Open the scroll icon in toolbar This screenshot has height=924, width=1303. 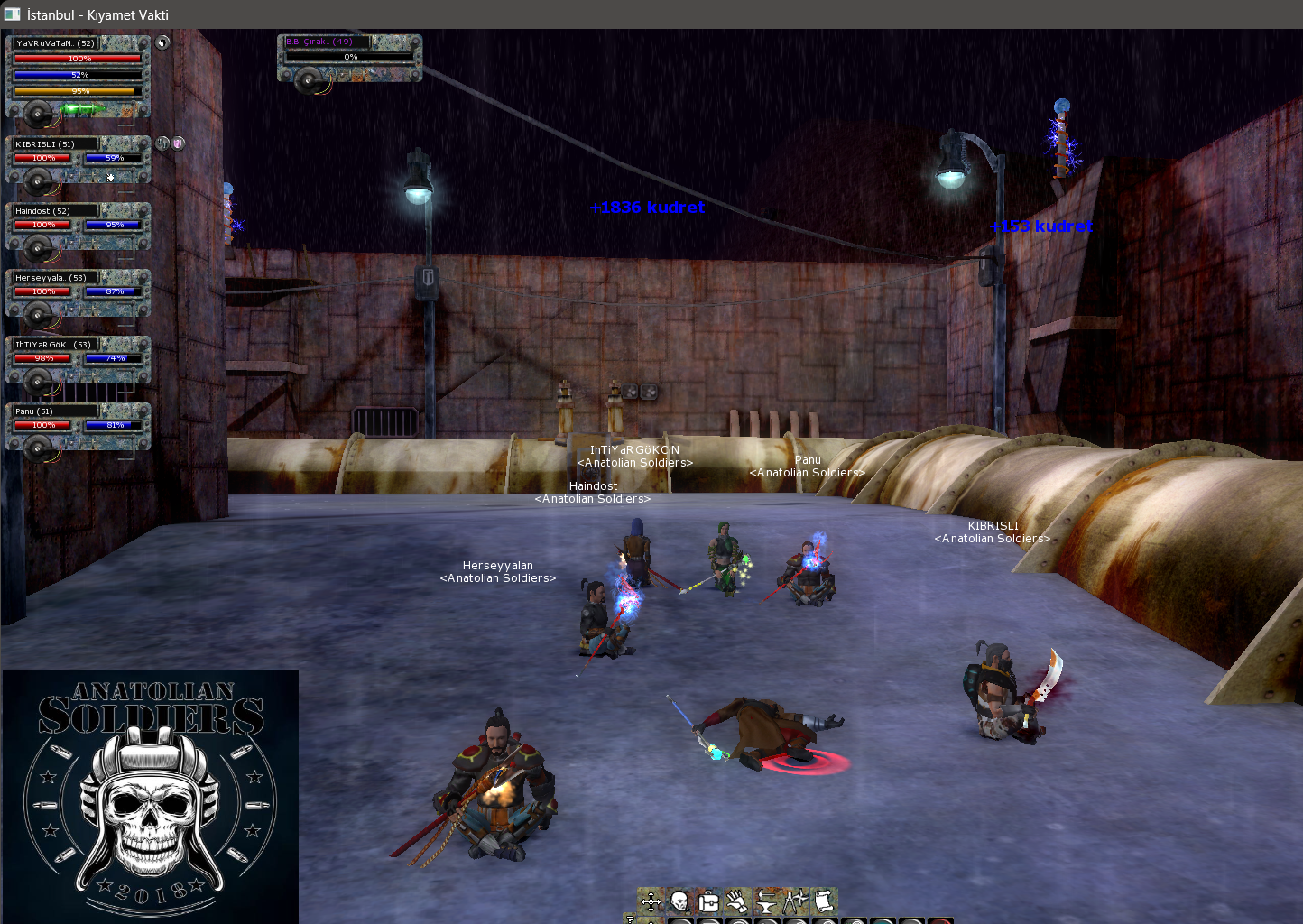point(823,901)
